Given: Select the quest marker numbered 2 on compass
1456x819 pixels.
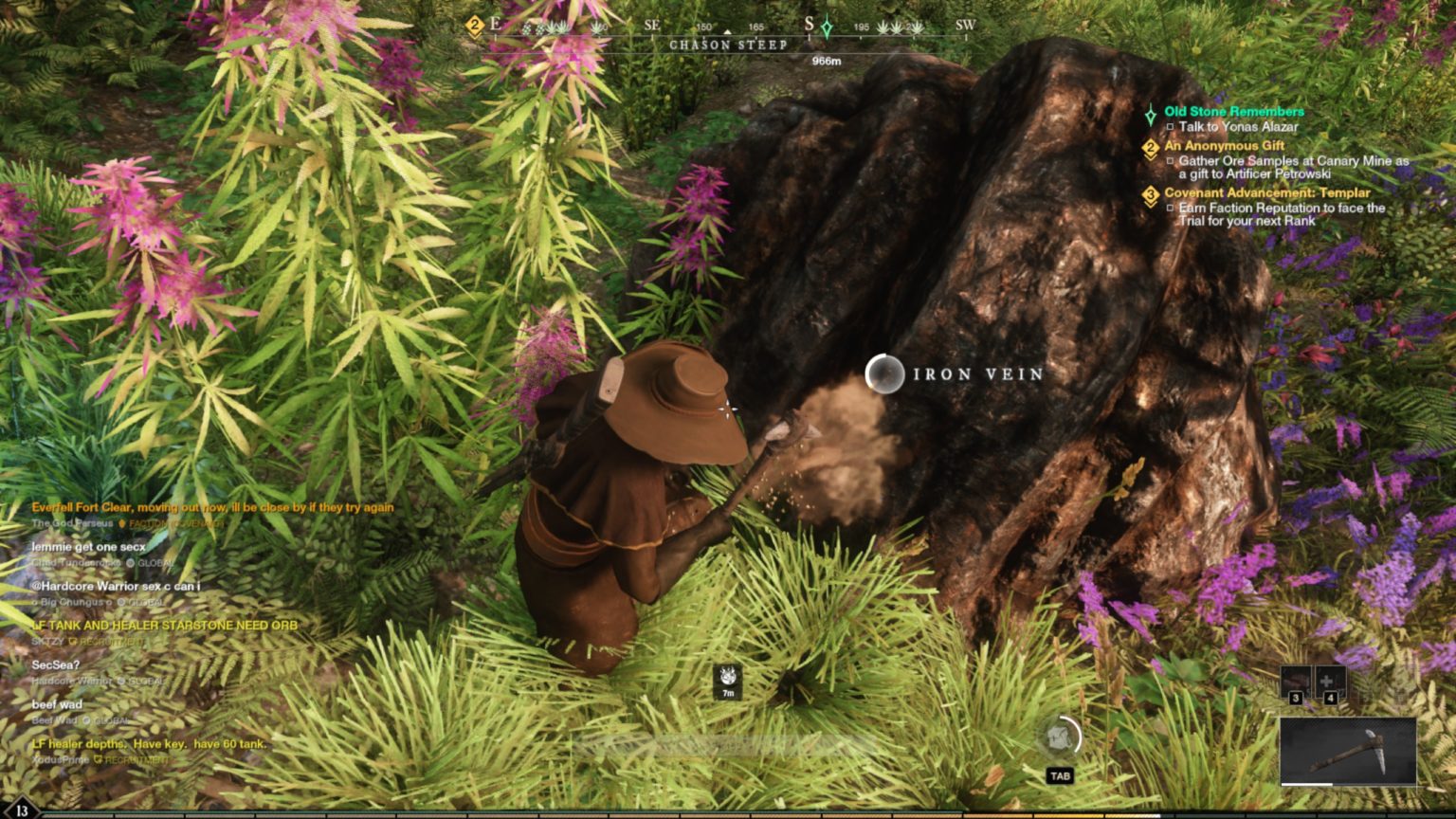Looking at the screenshot, I should click(x=475, y=27).
